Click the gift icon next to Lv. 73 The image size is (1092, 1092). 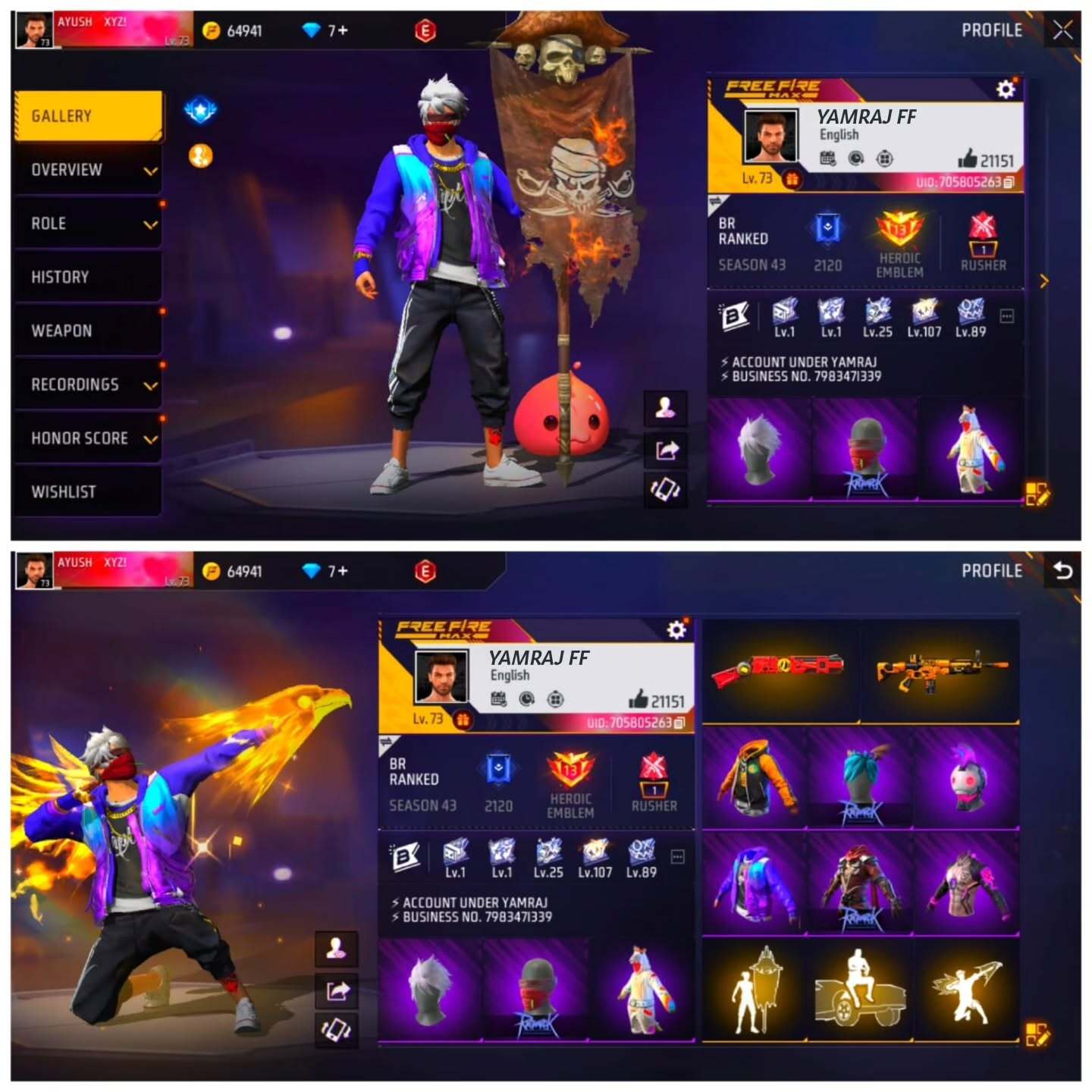[792, 179]
